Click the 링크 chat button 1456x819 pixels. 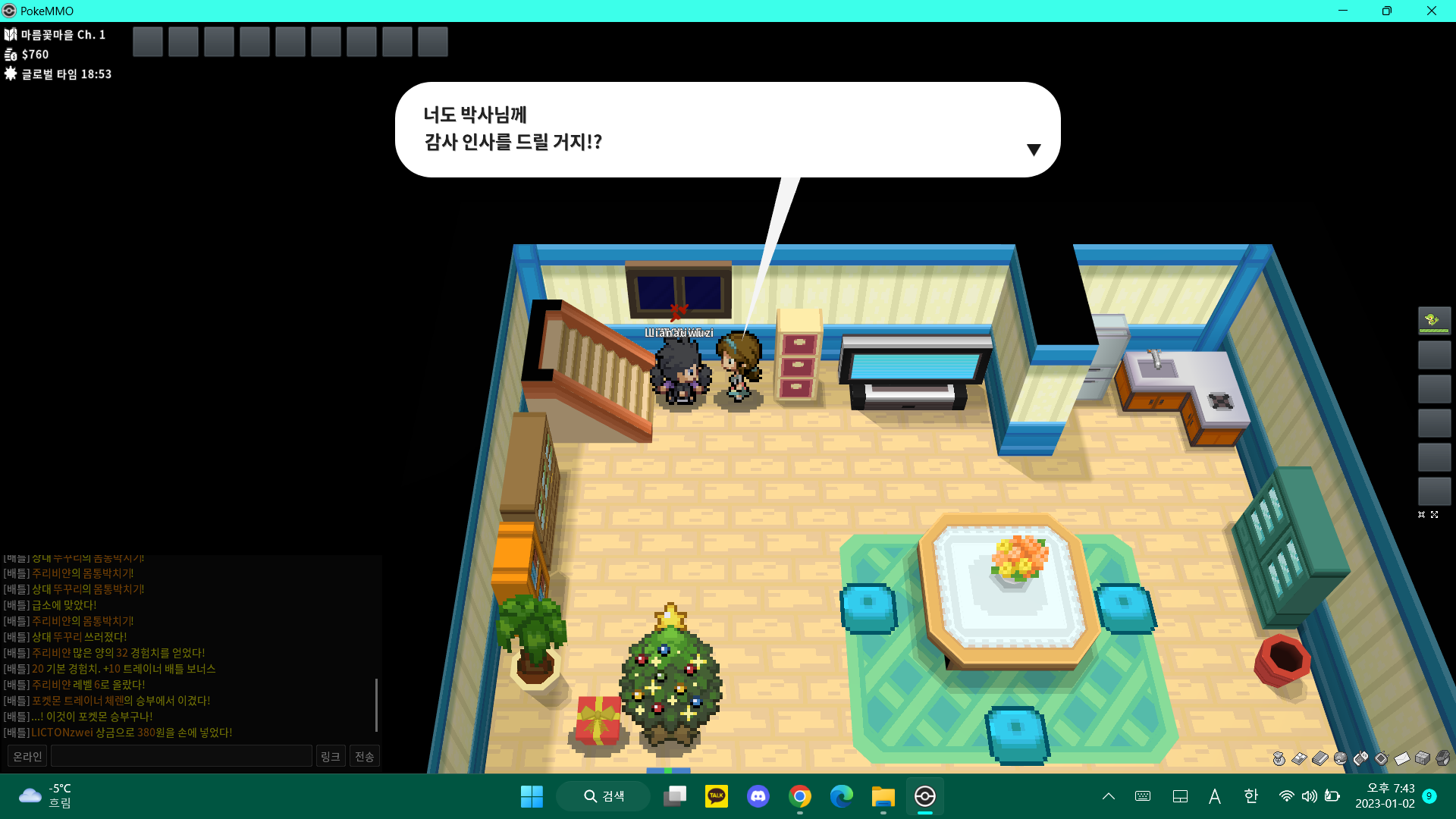pos(330,756)
